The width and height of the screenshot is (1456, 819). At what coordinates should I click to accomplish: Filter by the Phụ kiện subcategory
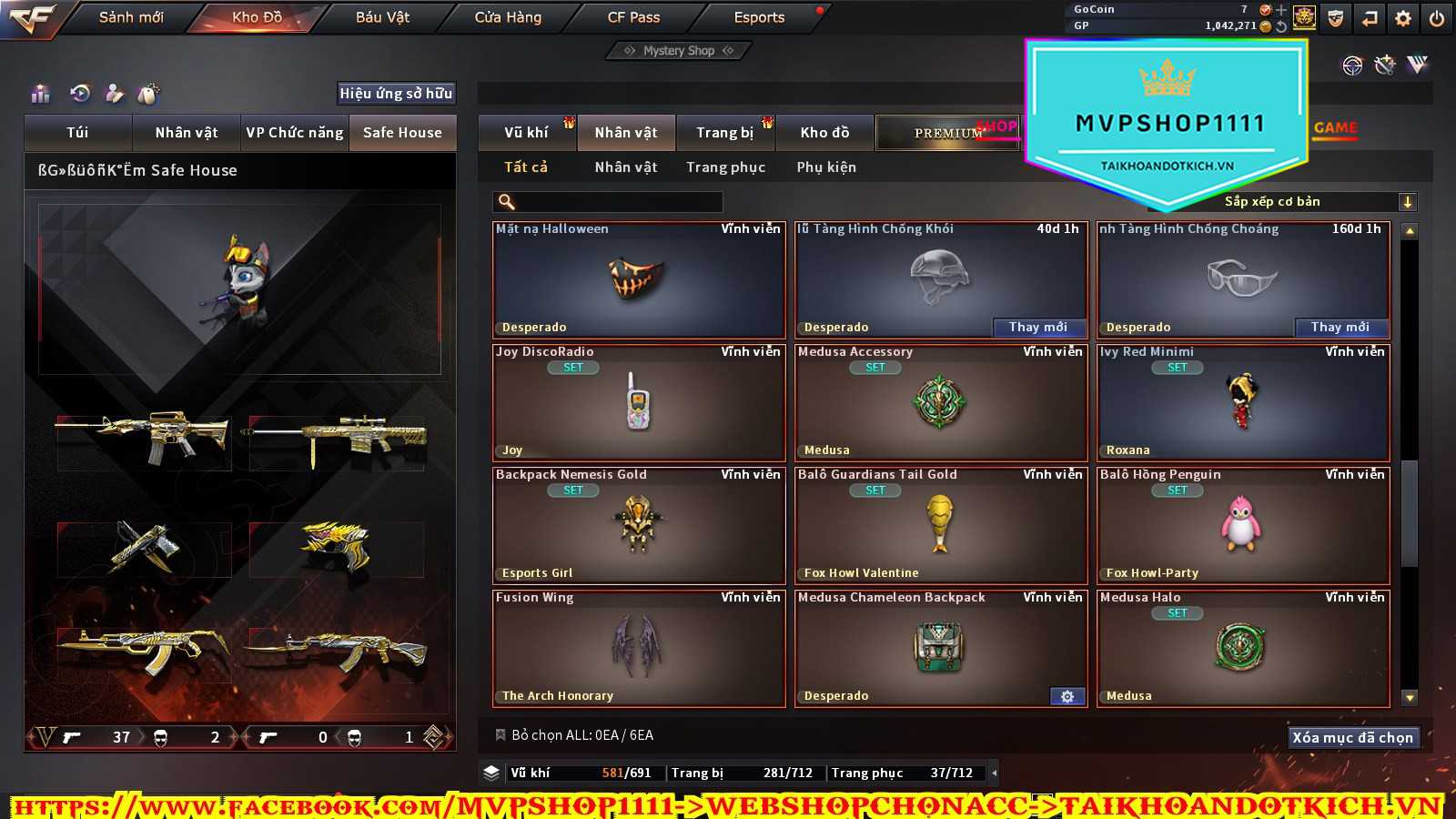826,167
